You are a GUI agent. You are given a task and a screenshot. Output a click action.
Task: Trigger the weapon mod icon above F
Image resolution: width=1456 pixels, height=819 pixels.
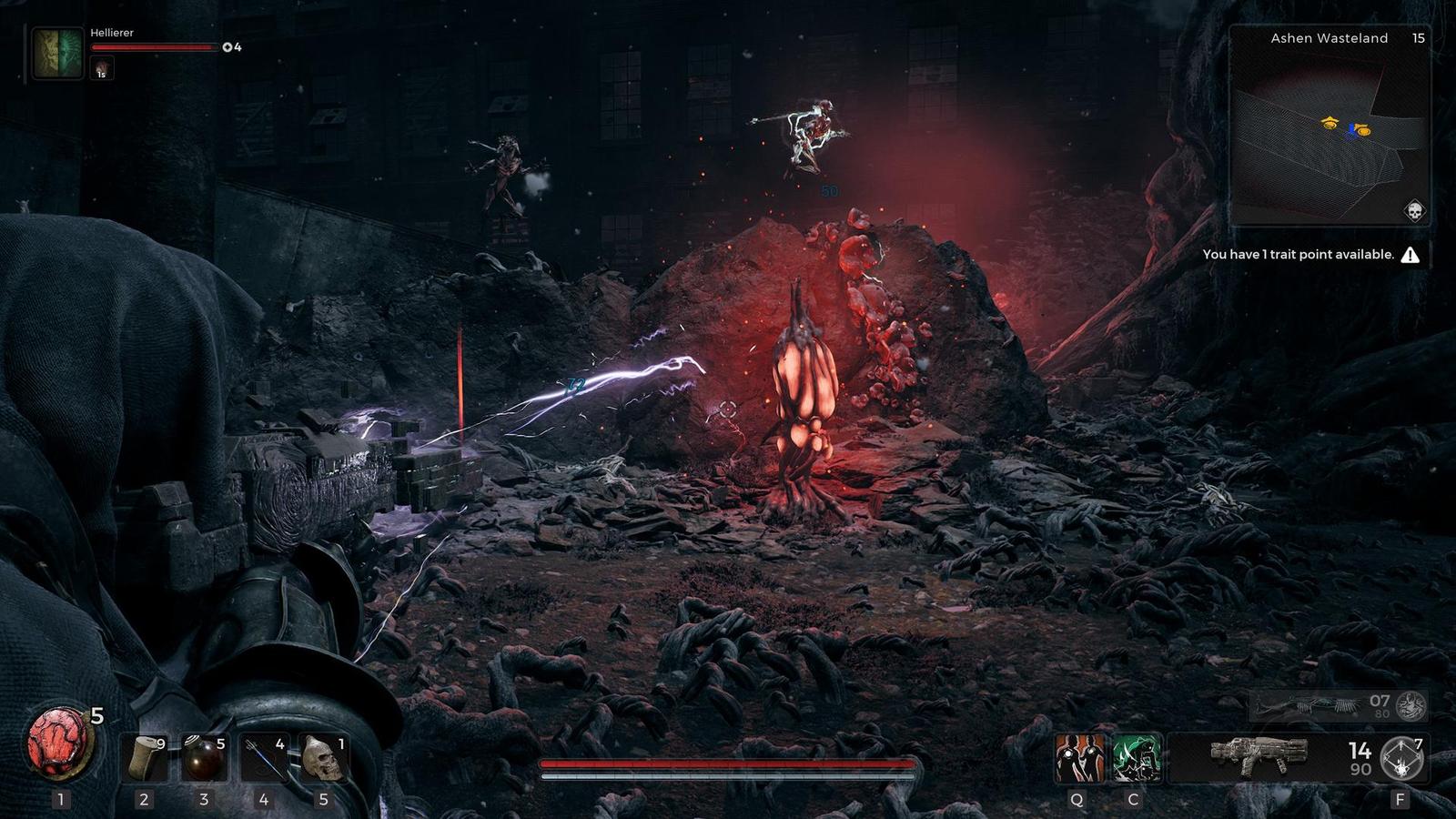(1402, 758)
